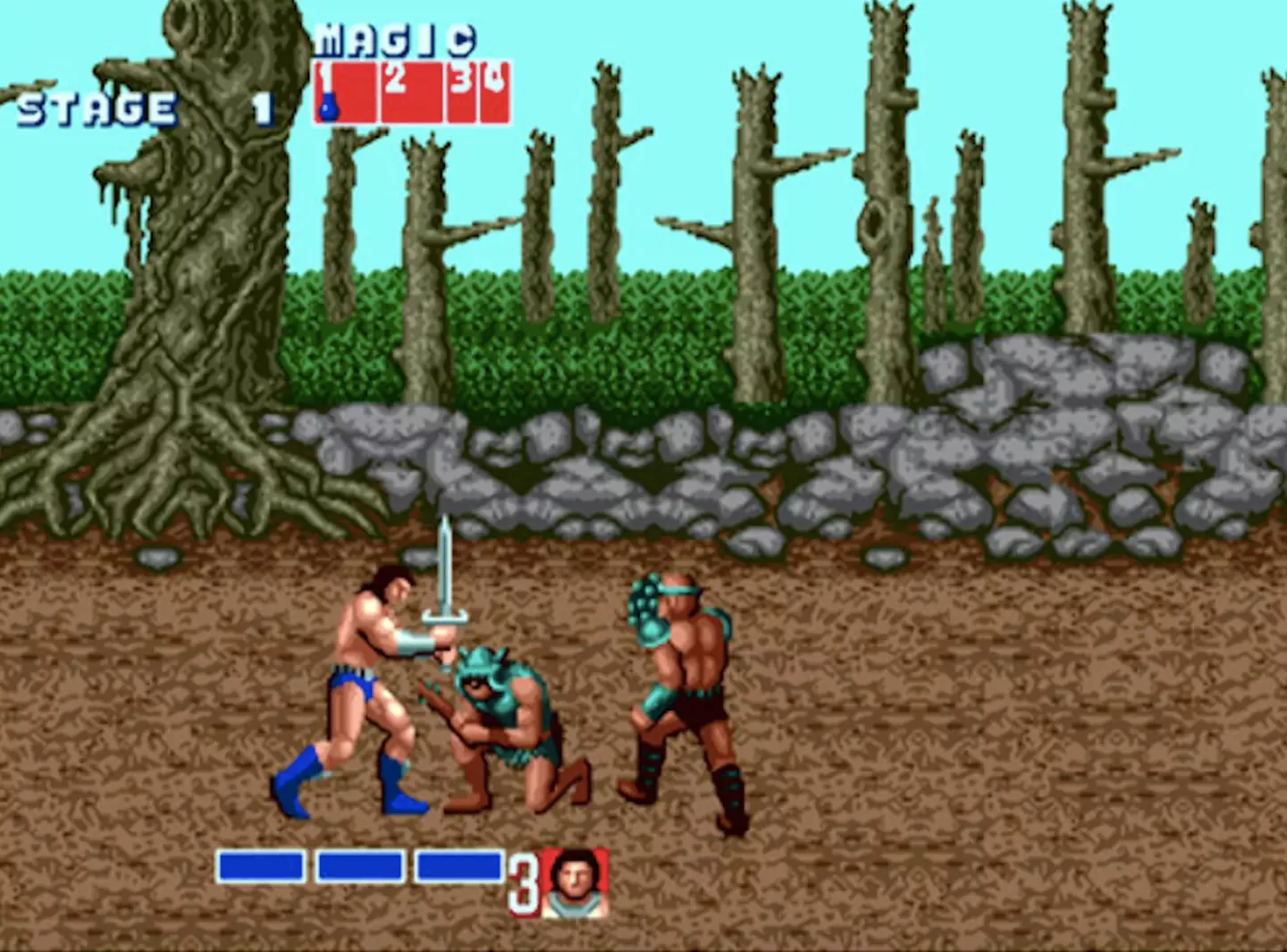The image size is (1287, 952).
Task: Click the first blue health bar segment
Action: [x=264, y=864]
